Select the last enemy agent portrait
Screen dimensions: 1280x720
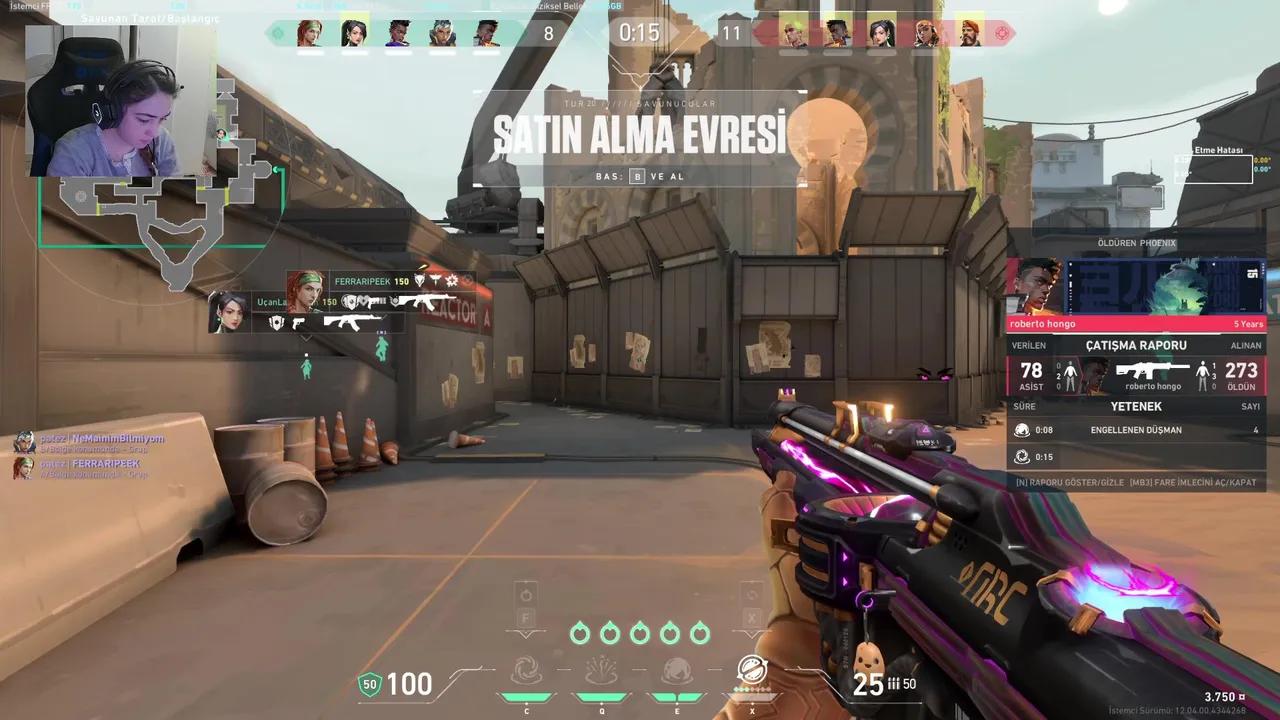[x=969, y=33]
